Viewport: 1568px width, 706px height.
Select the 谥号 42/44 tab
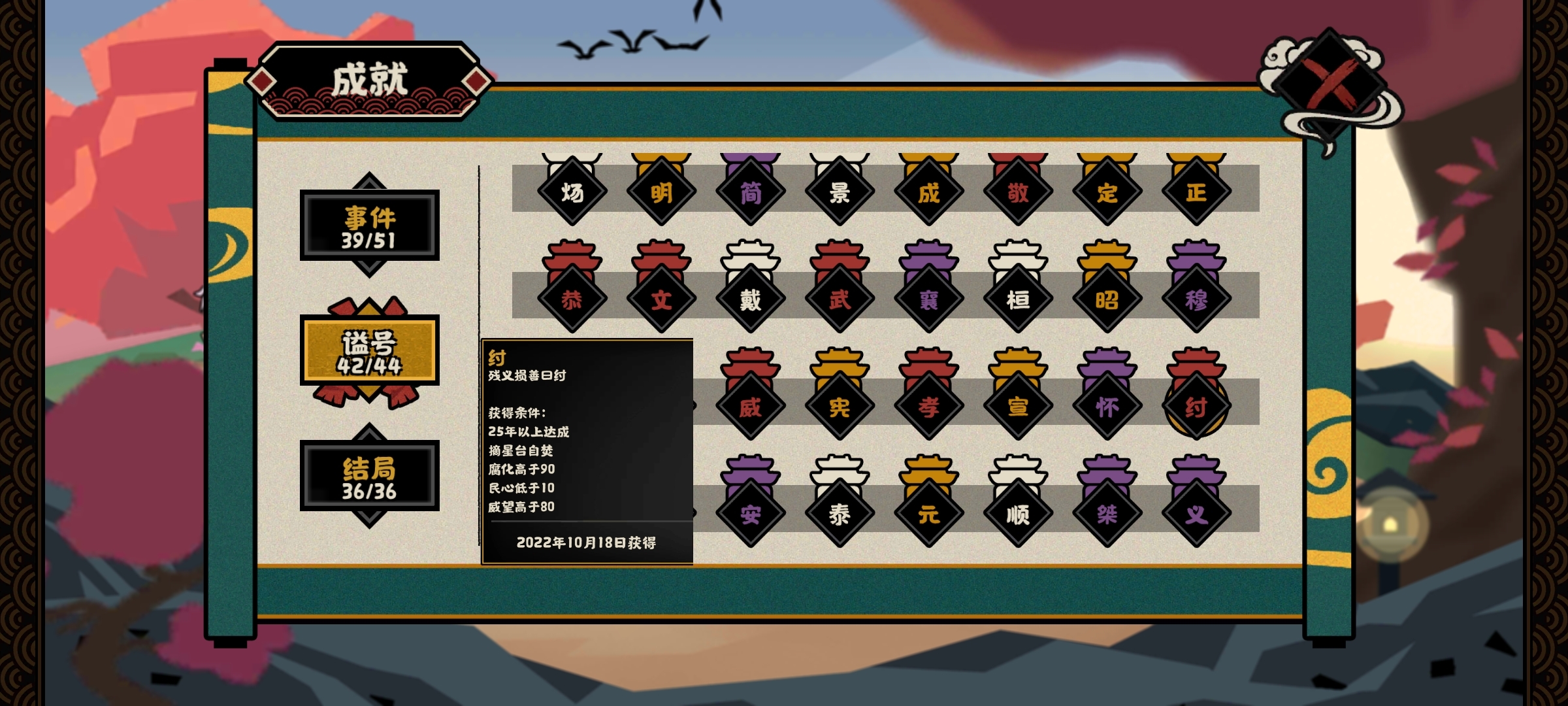pyautogui.click(x=369, y=350)
